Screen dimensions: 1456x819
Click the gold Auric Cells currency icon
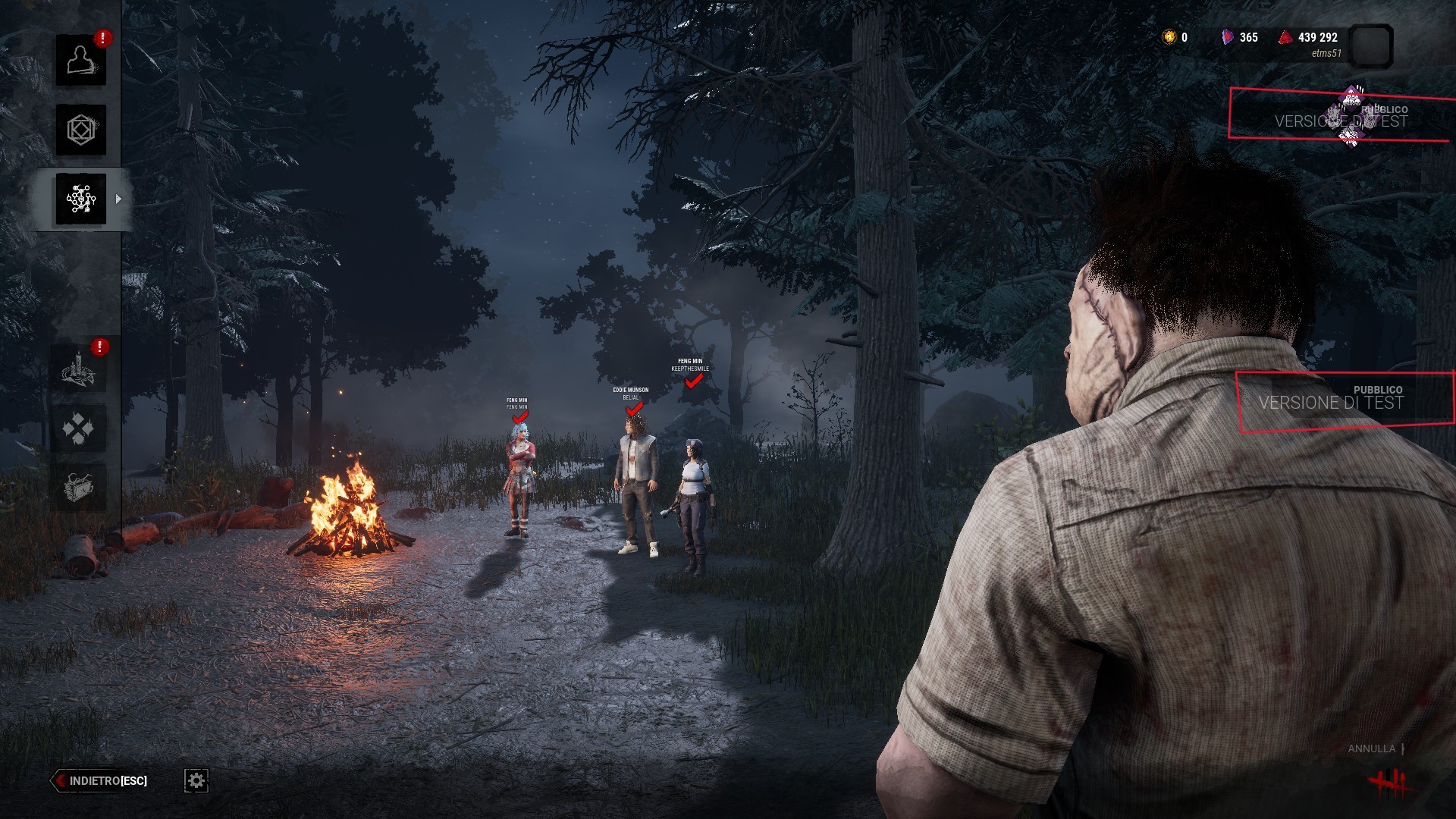click(1169, 37)
